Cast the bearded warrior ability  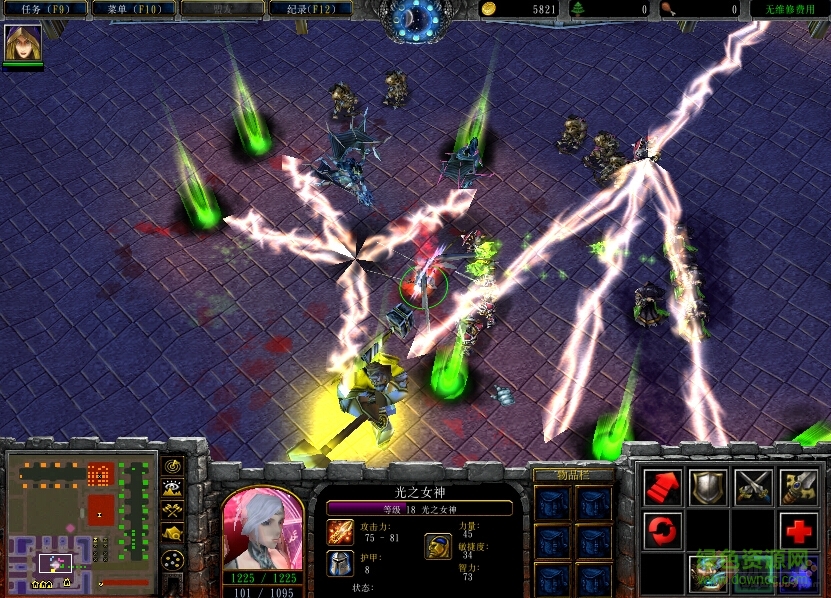coord(708,572)
